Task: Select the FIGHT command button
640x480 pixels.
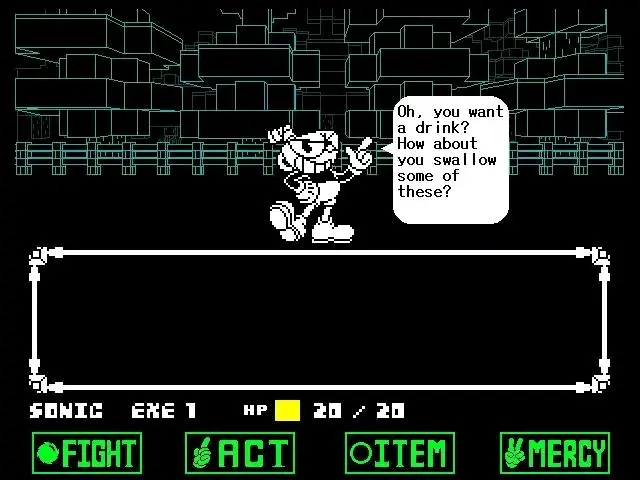Action: [87, 453]
